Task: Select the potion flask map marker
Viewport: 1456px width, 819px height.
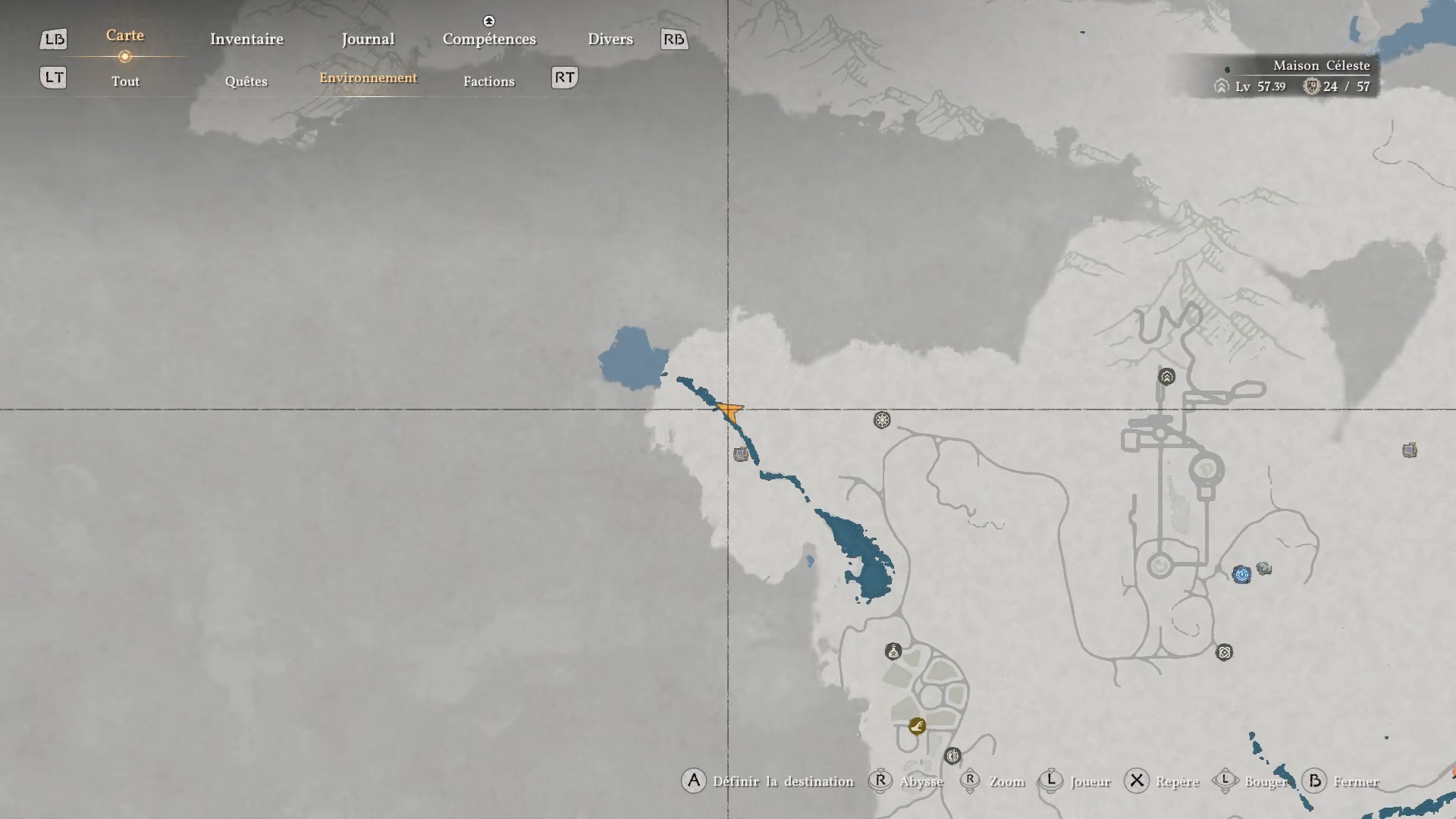Action: 893,651
